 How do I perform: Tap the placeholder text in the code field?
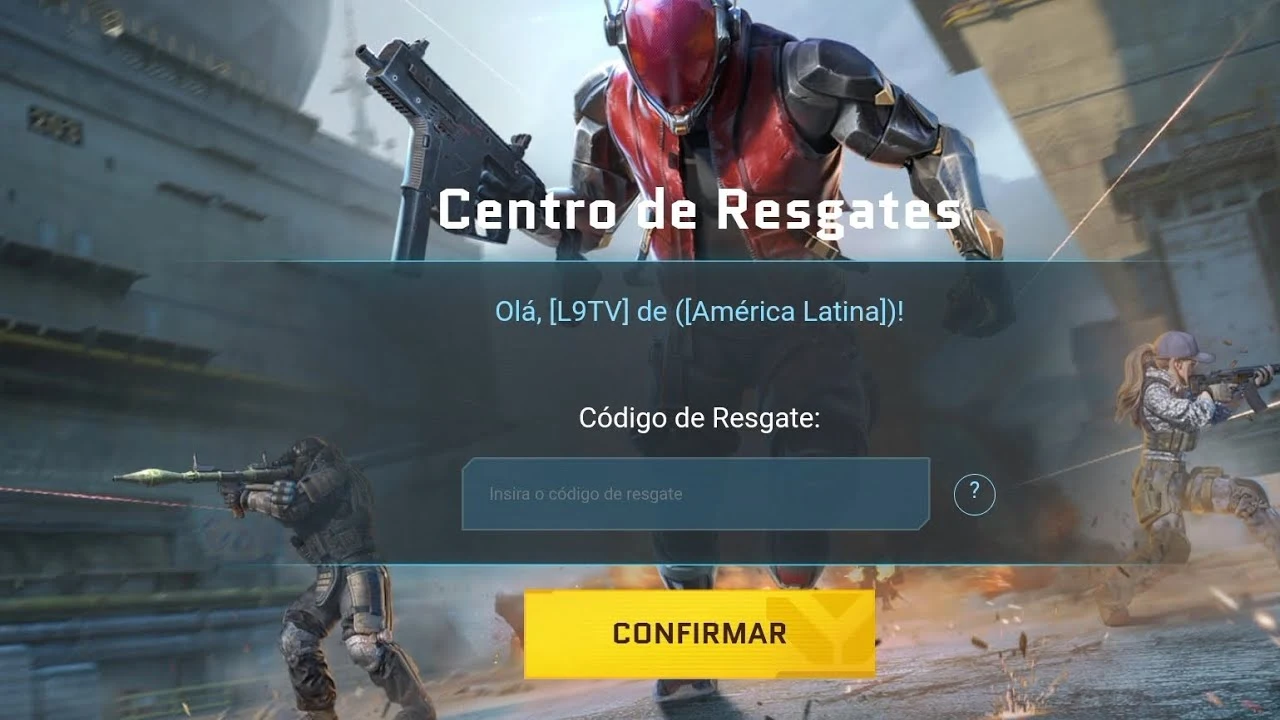585,493
